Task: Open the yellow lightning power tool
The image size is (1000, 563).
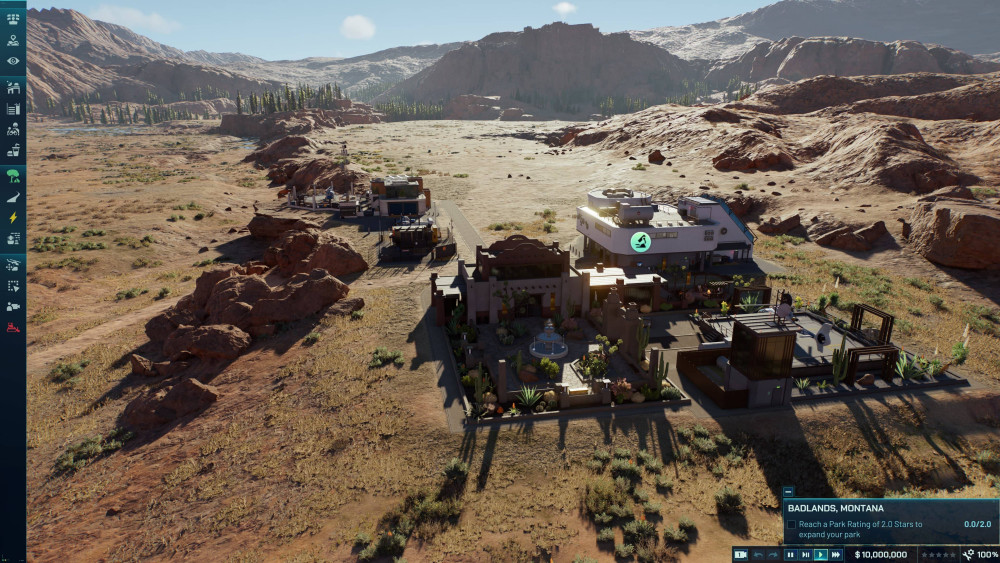Action: (13, 218)
